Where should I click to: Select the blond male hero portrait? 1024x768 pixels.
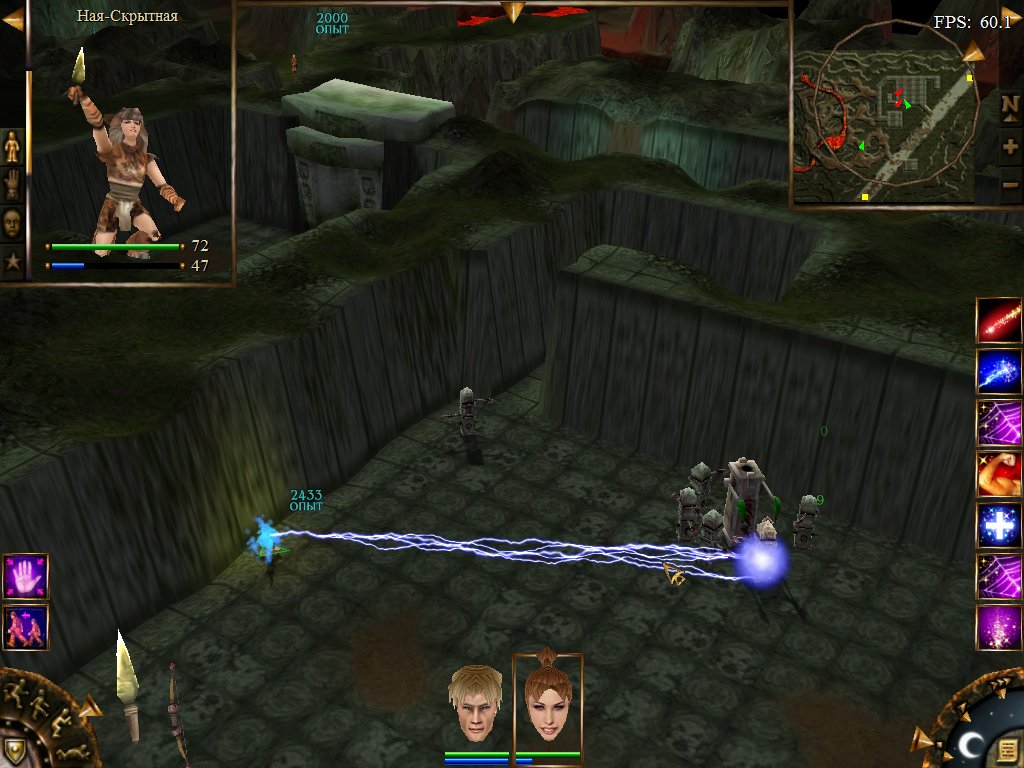[475, 703]
